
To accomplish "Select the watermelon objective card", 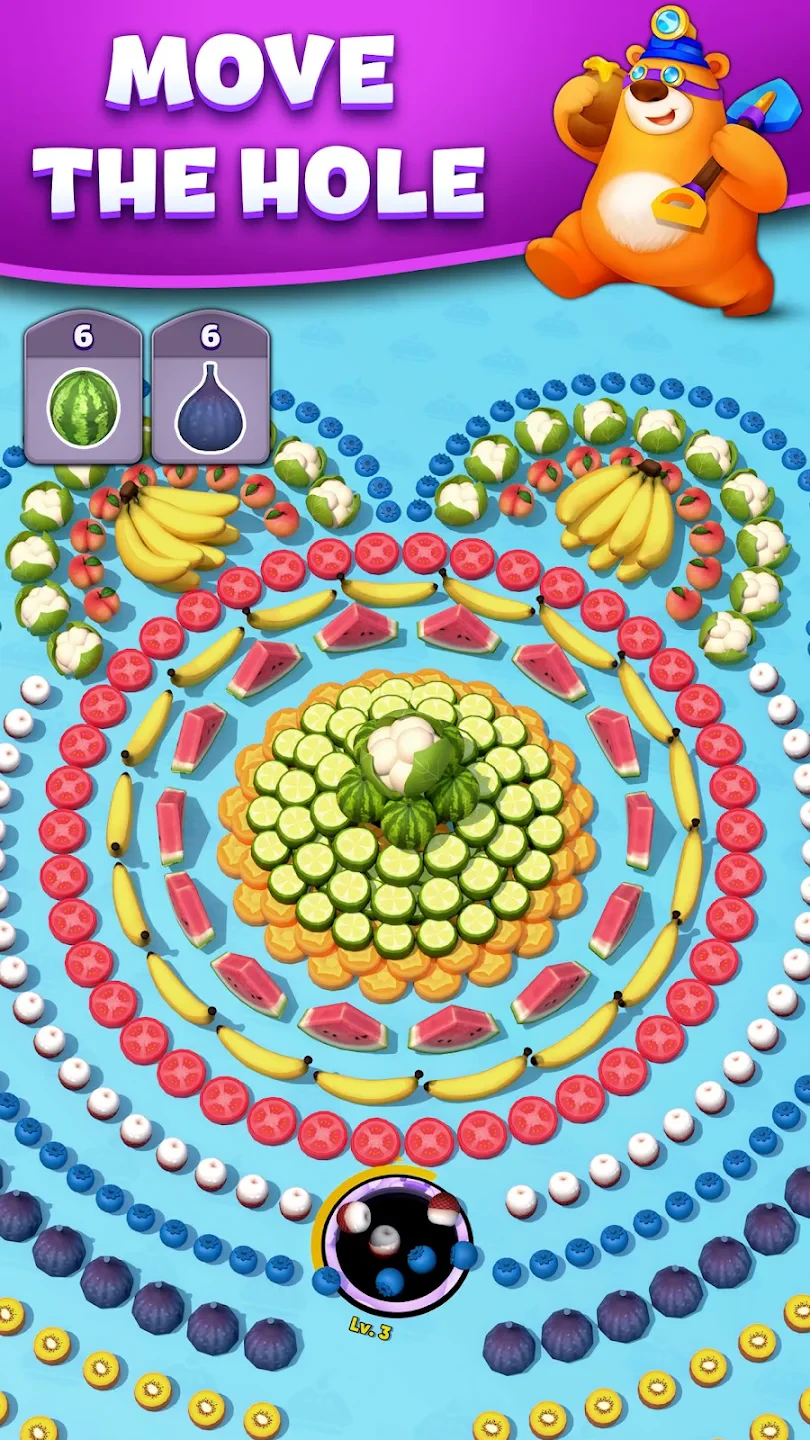I will pos(83,388).
